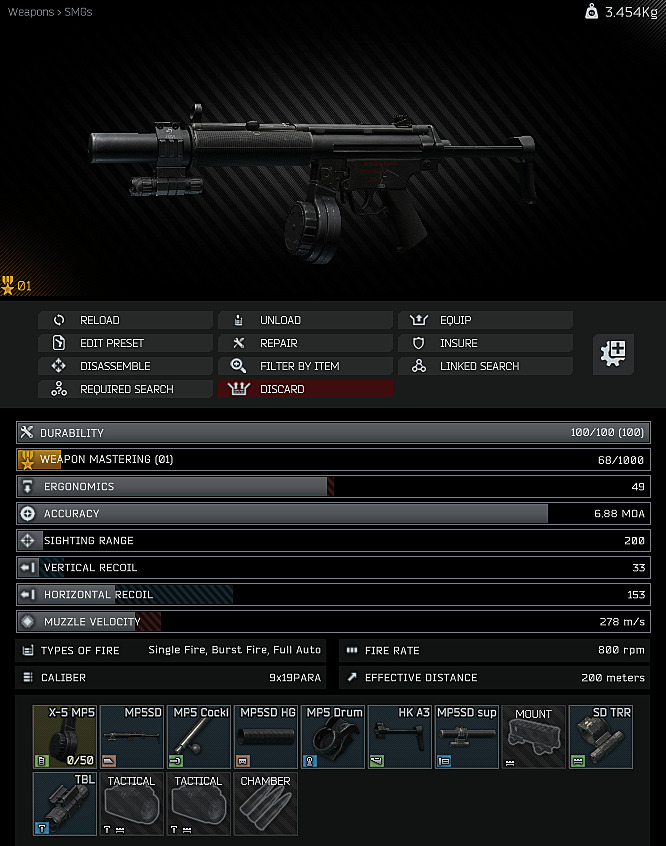Select the MP5SD suppressor slot
The width and height of the screenshot is (666, 846).
(467, 736)
